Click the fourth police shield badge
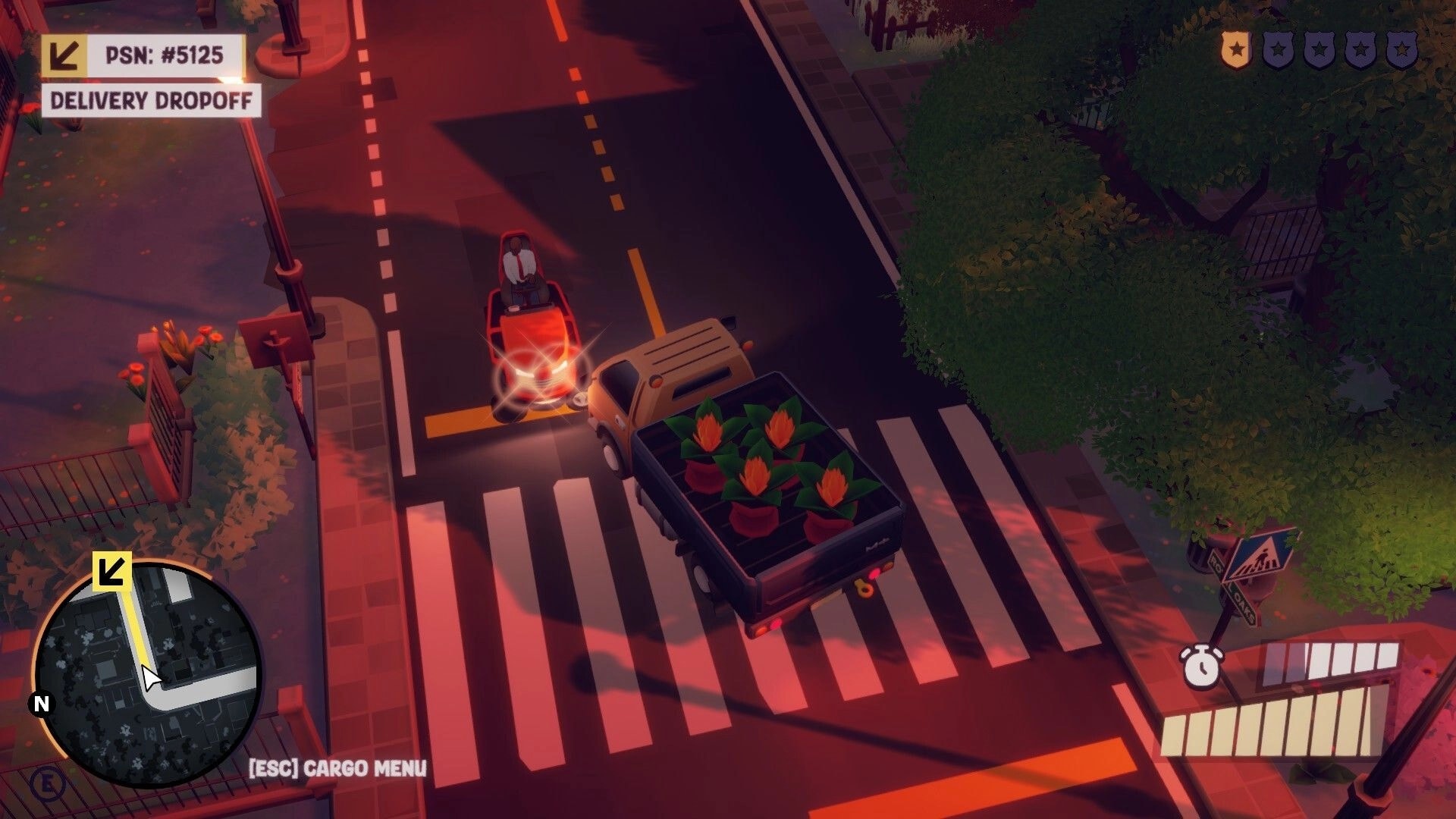Image resolution: width=1456 pixels, height=819 pixels. pyautogui.click(x=1360, y=49)
